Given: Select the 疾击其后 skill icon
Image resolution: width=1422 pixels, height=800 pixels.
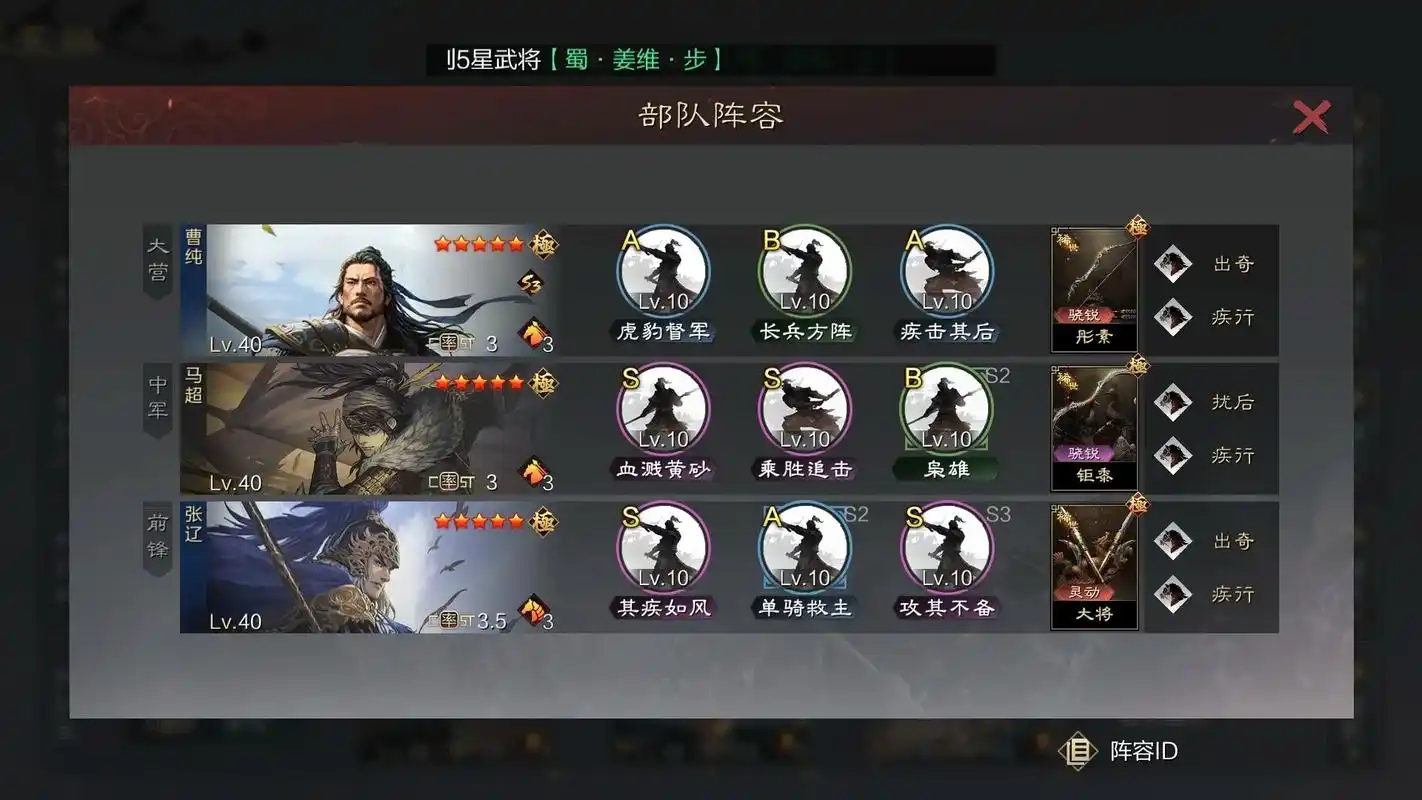Looking at the screenshot, I should pos(947,270).
